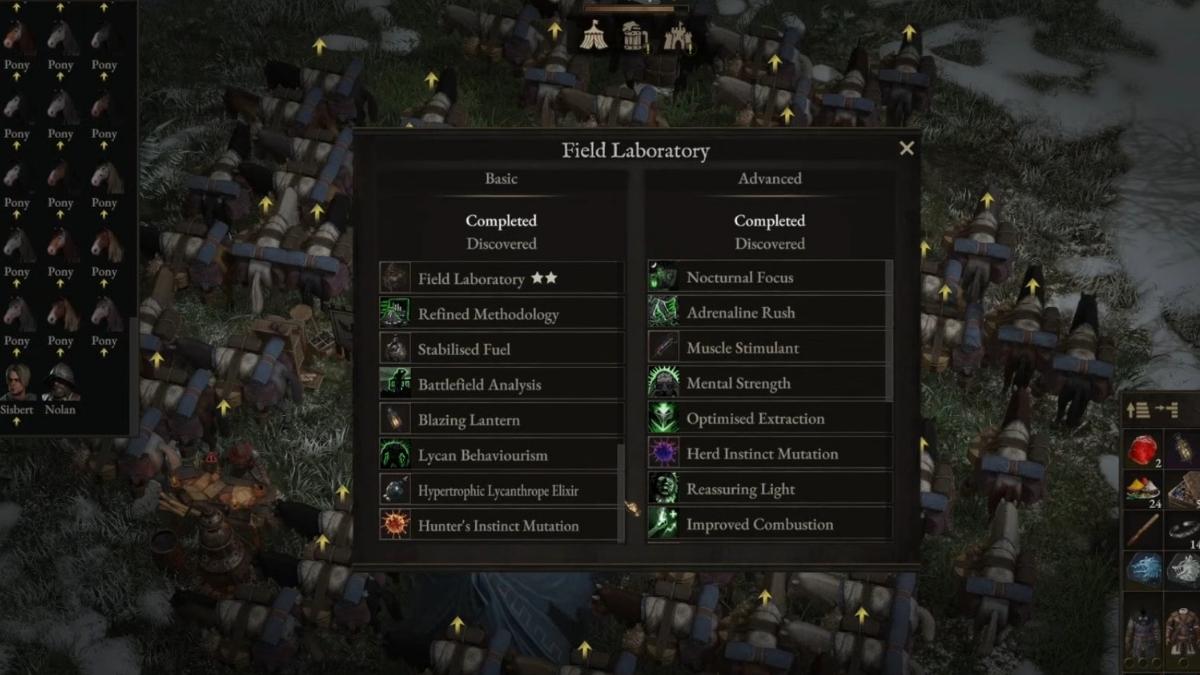This screenshot has height=675, width=1200.
Task: Select the Reassuring Light entry
Action: tap(767, 489)
